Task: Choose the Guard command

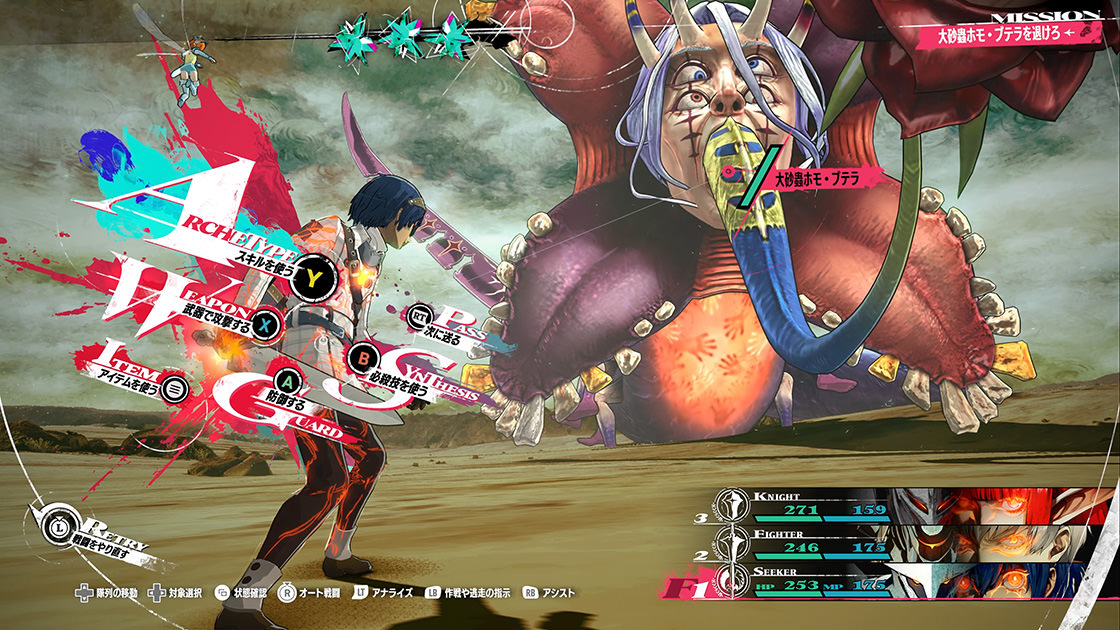Action: pyautogui.click(x=289, y=382)
